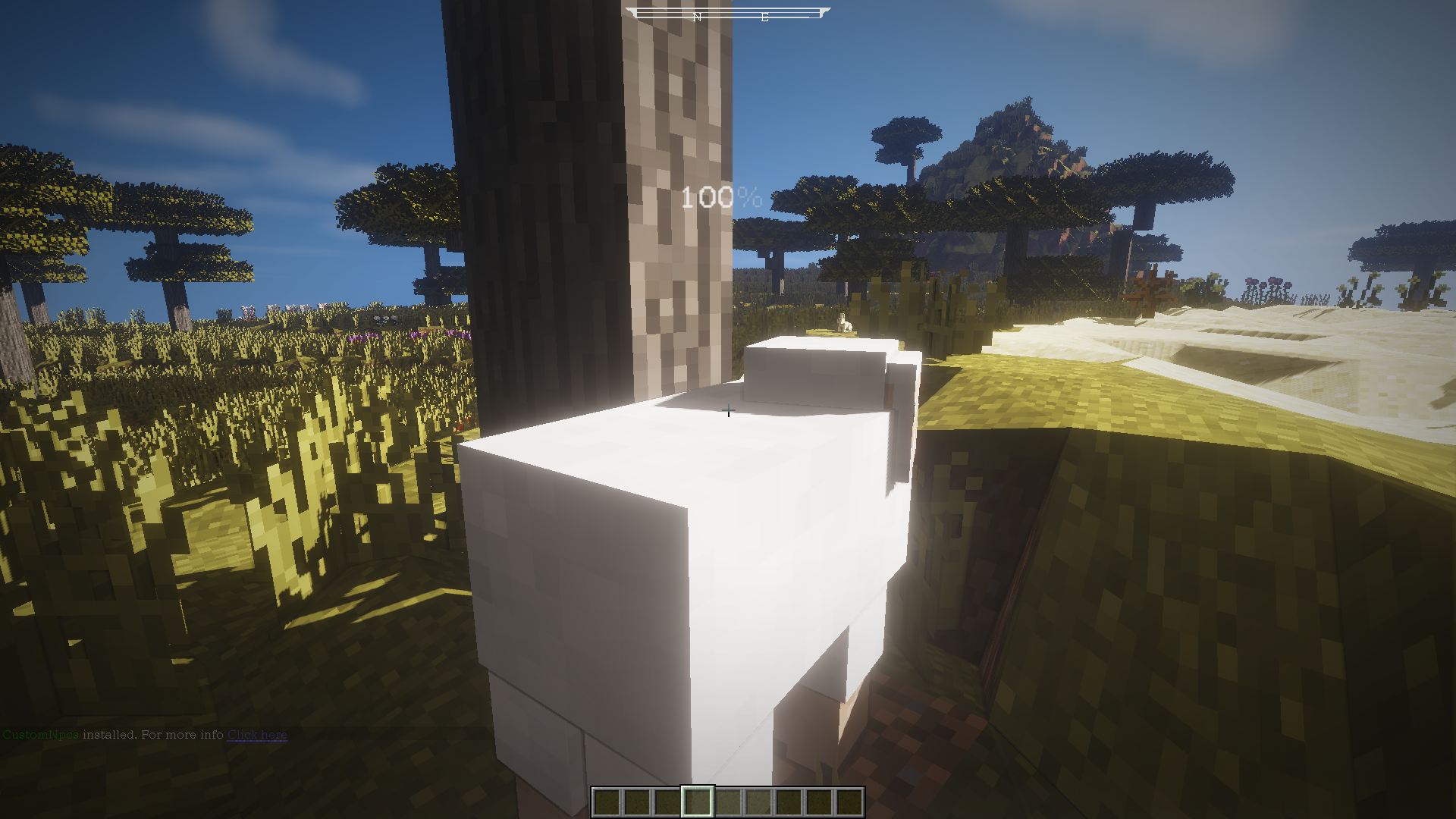The image size is (1456, 819).
Task: Click the crosshair at screen center
Action: click(x=728, y=411)
